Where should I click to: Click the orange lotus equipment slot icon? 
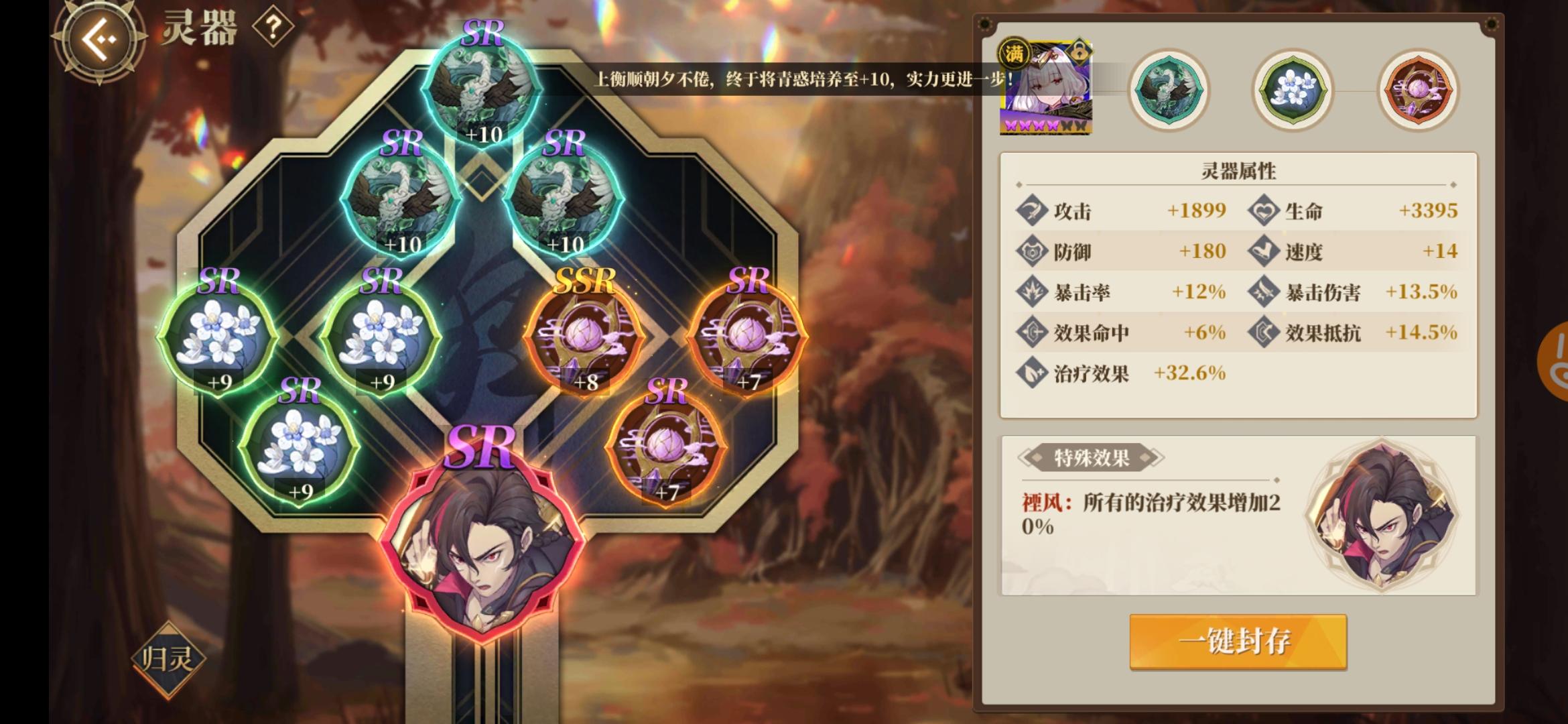[x=1417, y=89]
